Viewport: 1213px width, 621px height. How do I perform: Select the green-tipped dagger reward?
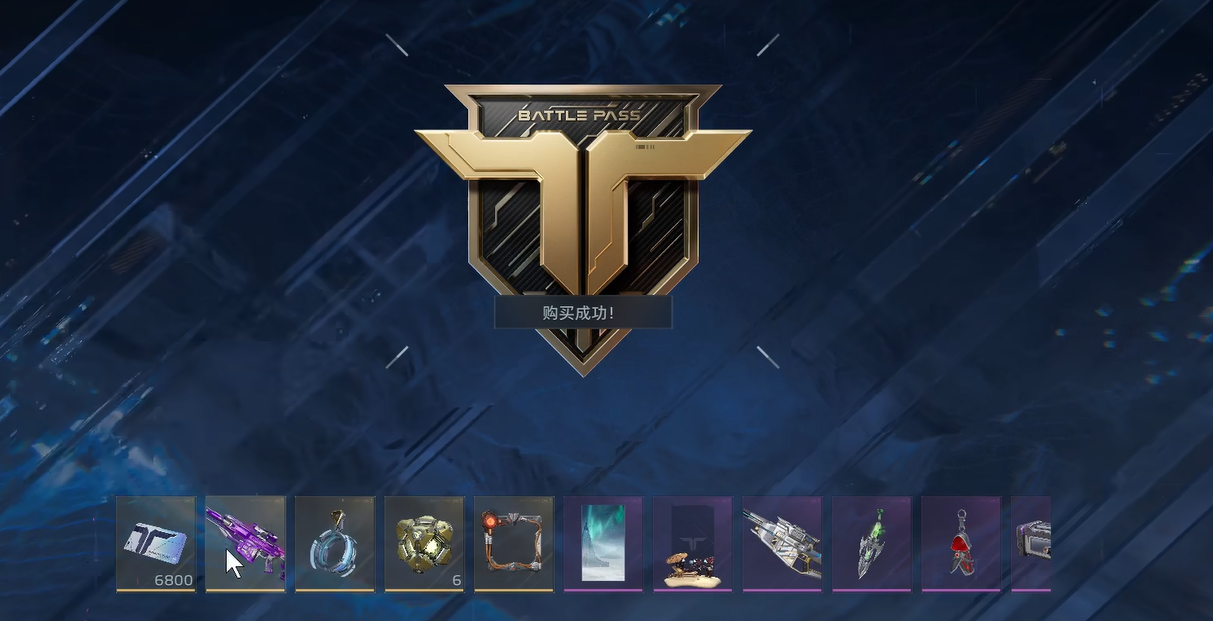872,543
